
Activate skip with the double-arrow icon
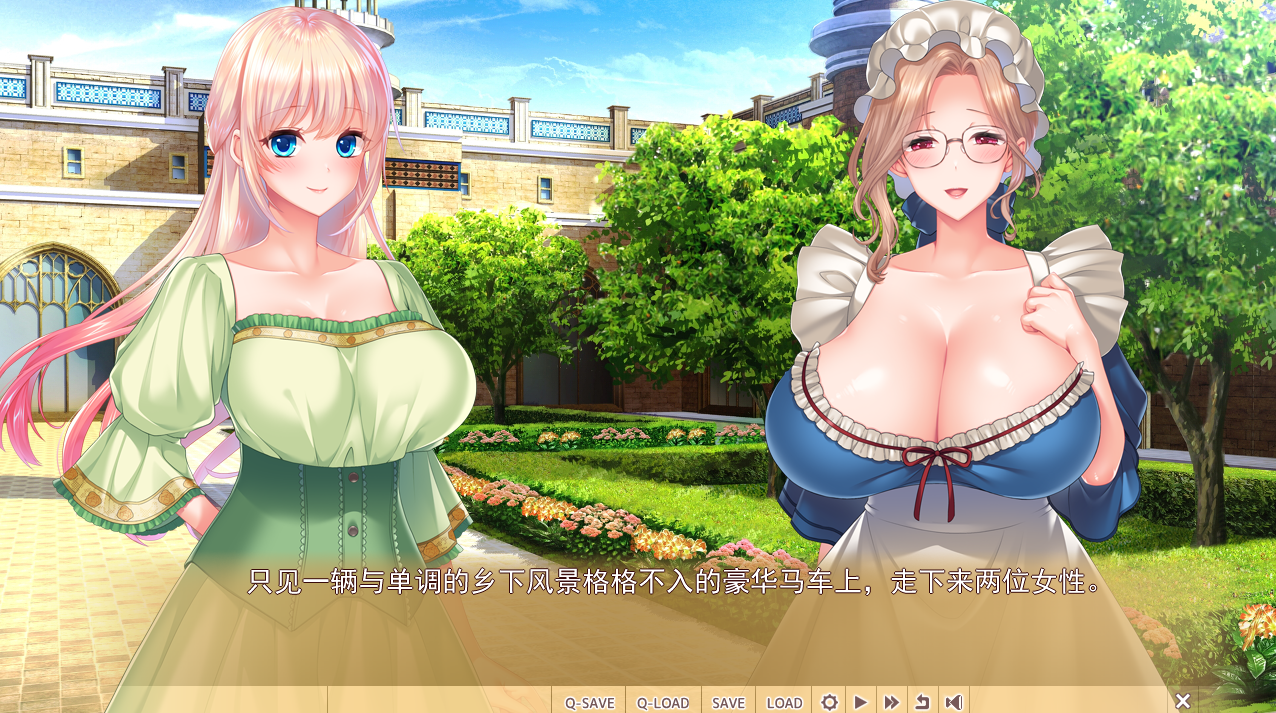point(891,702)
